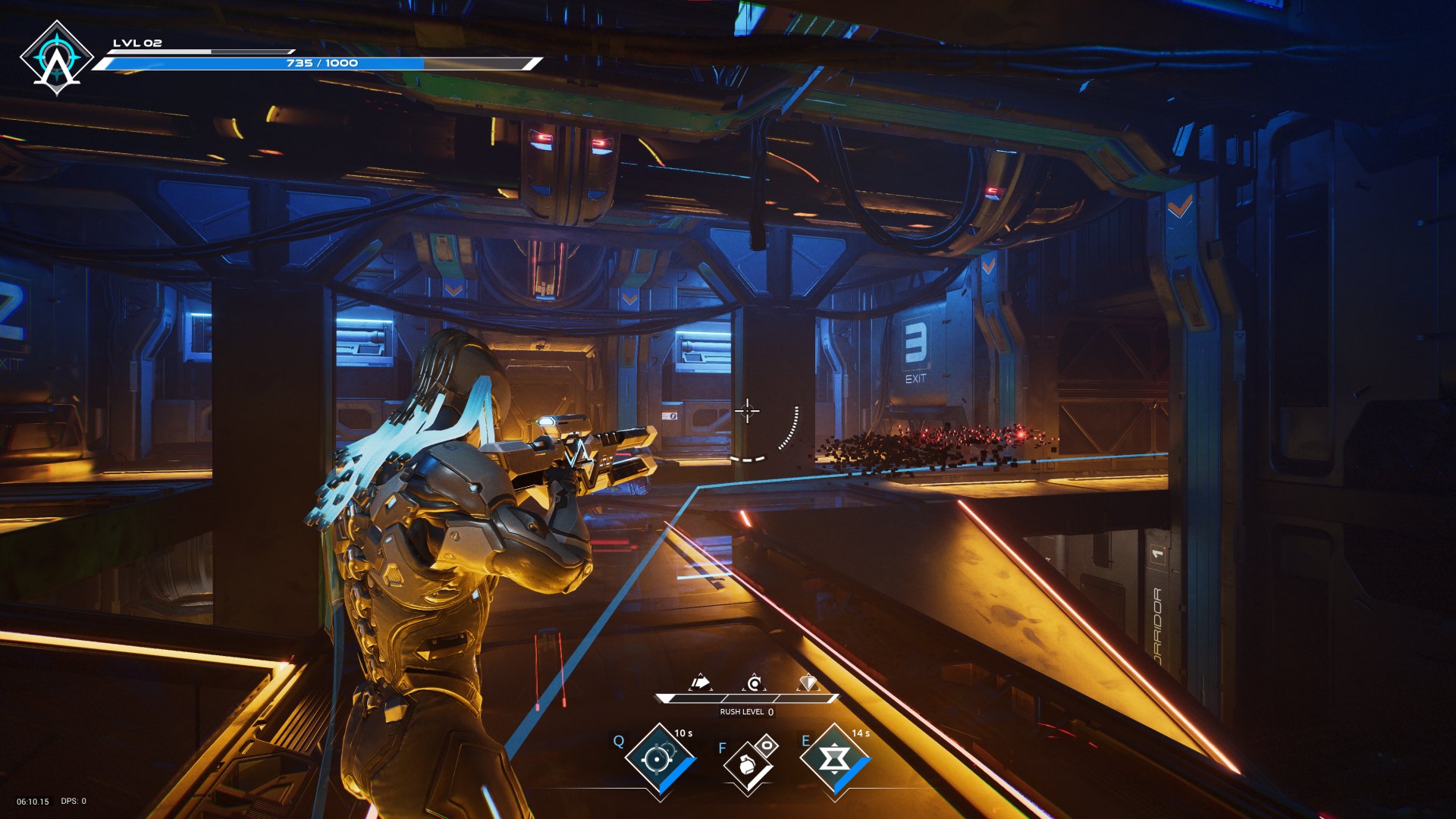The image size is (1456, 819).
Task: Select the circular reload rush perk icon
Action: pyautogui.click(x=754, y=683)
